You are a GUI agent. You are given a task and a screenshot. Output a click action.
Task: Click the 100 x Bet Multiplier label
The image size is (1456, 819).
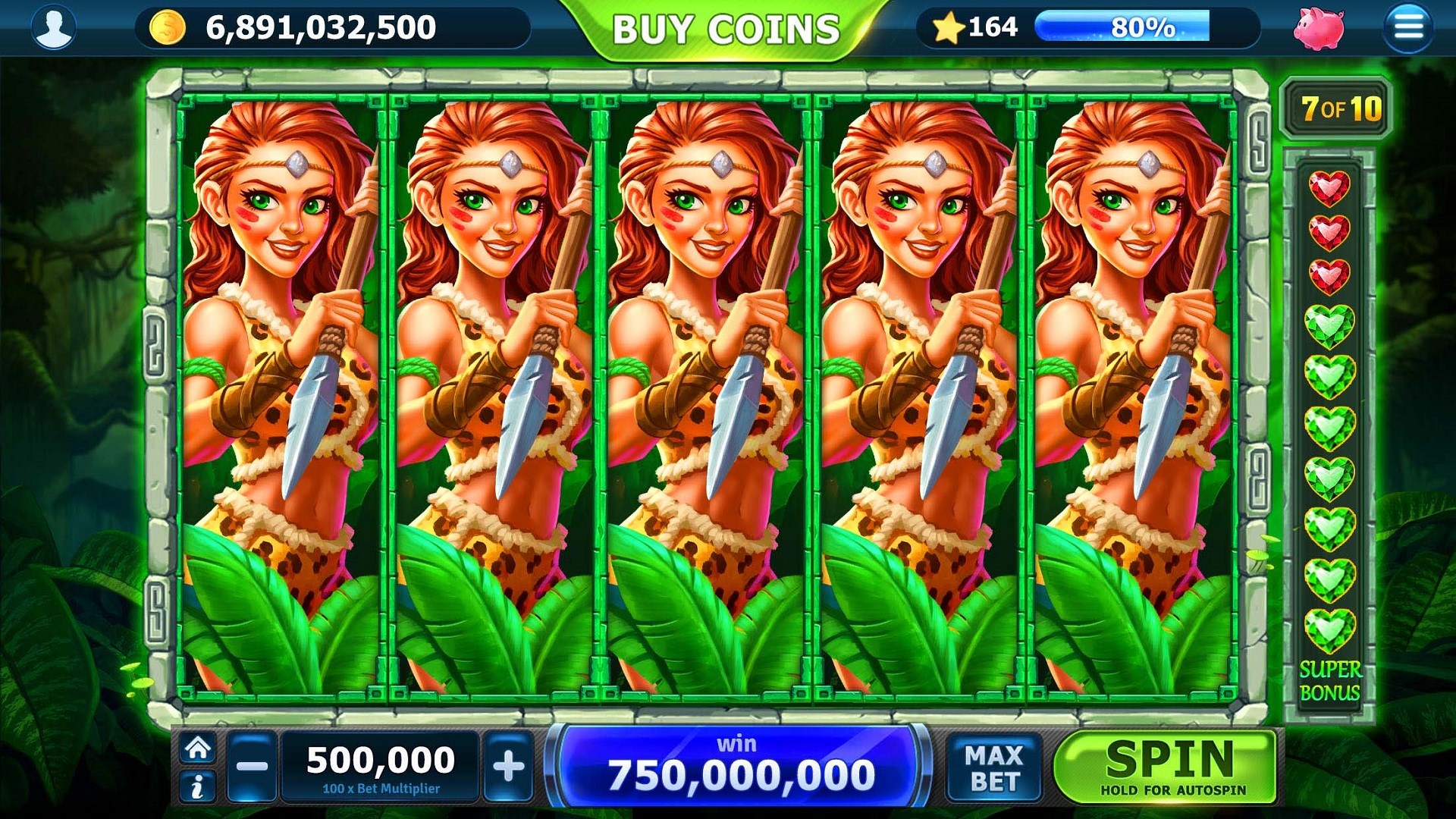tap(381, 789)
